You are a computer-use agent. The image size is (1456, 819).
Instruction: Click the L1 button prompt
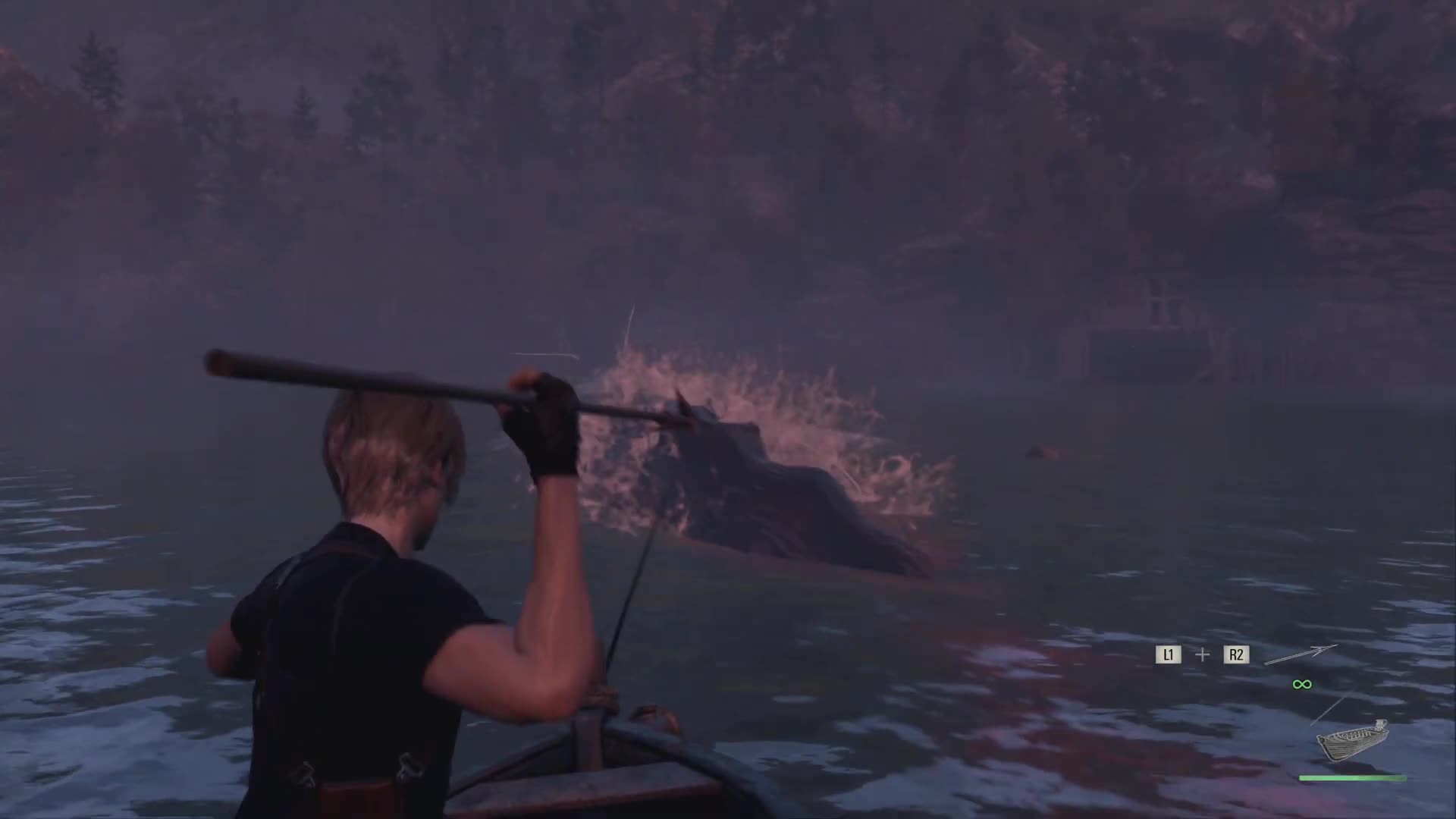(1169, 654)
